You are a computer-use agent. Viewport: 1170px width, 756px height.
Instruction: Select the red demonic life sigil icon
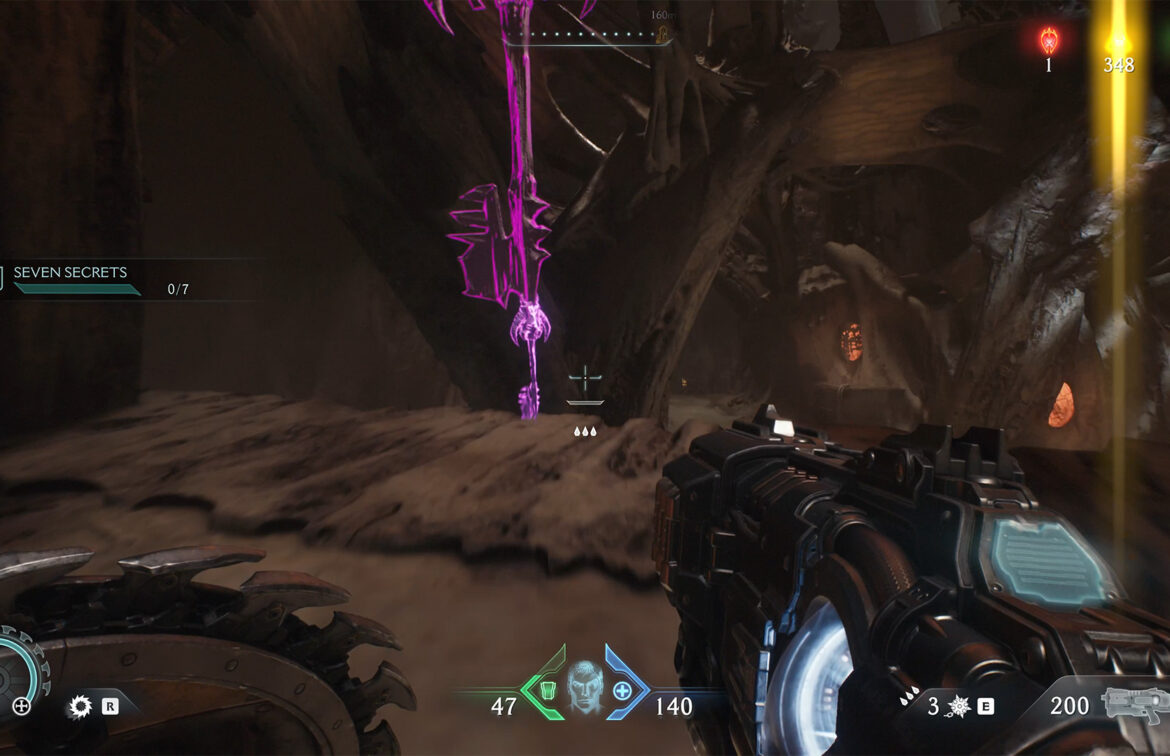(1048, 41)
